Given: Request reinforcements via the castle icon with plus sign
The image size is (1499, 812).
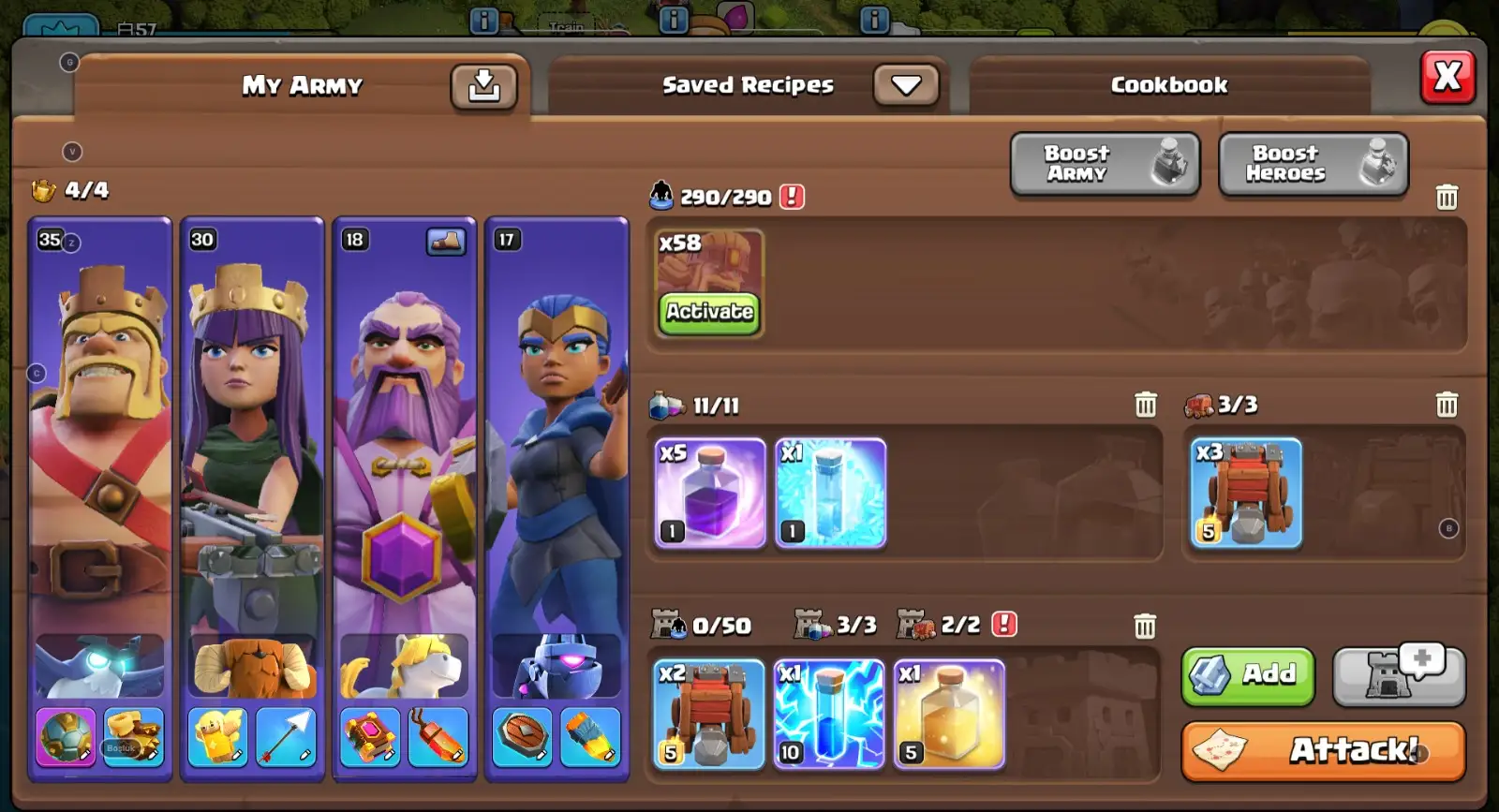Looking at the screenshot, I should 1397,676.
